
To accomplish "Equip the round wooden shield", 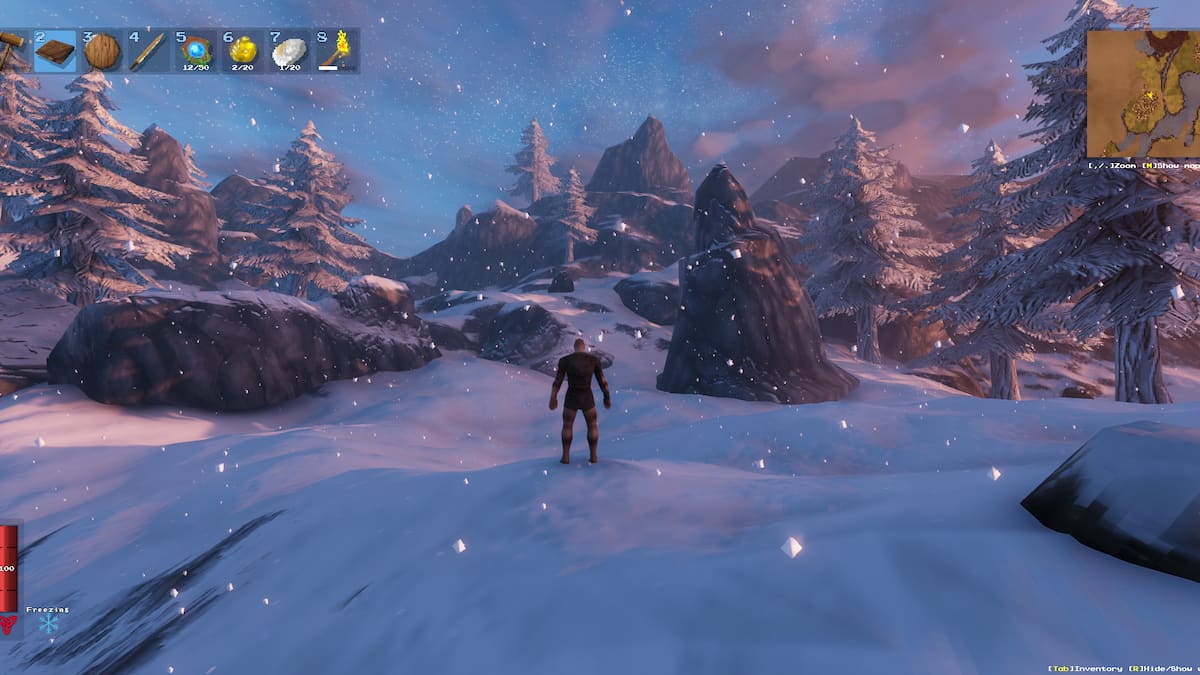I will (x=101, y=51).
